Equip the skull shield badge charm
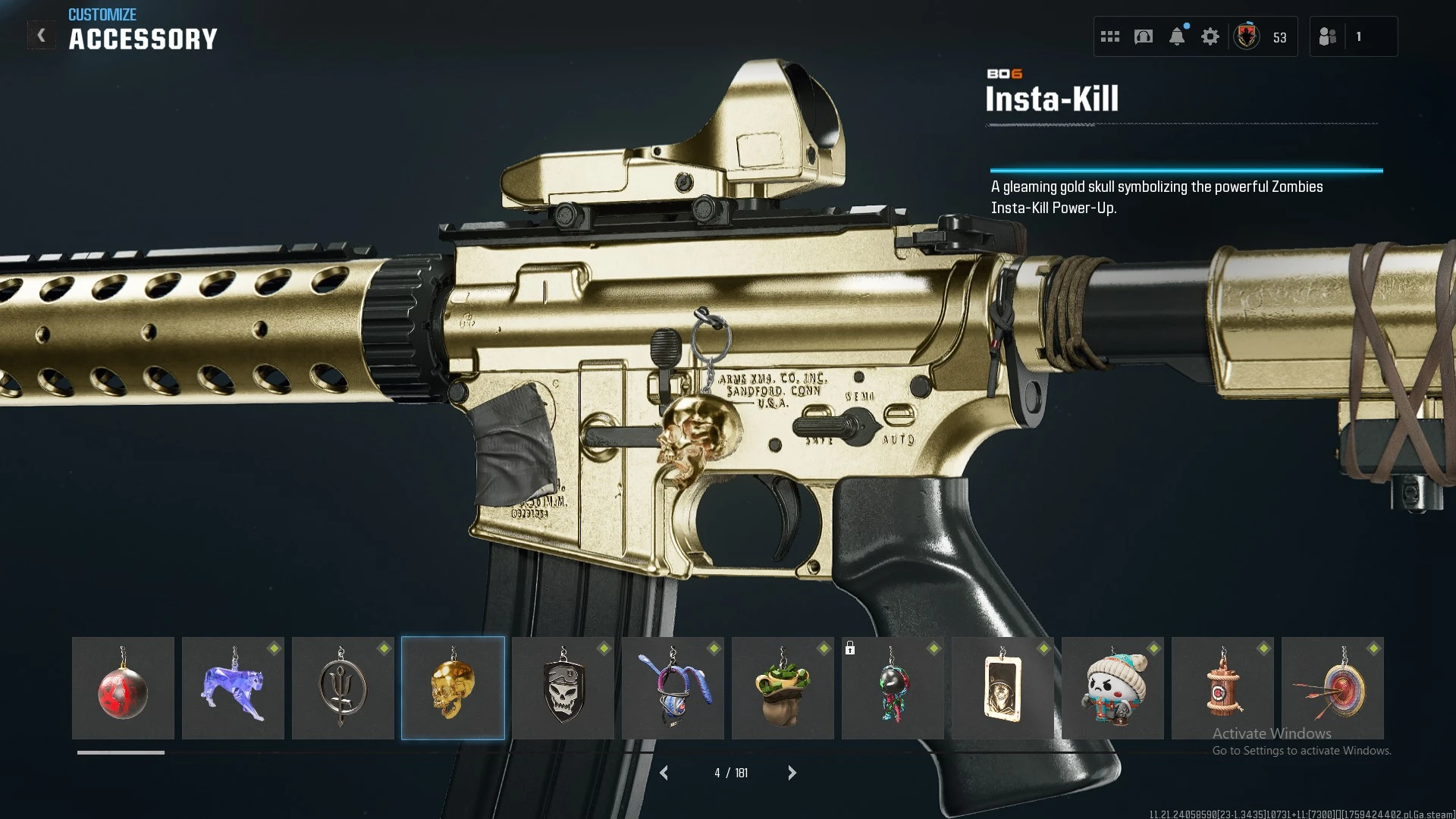1456x819 pixels. [563, 689]
